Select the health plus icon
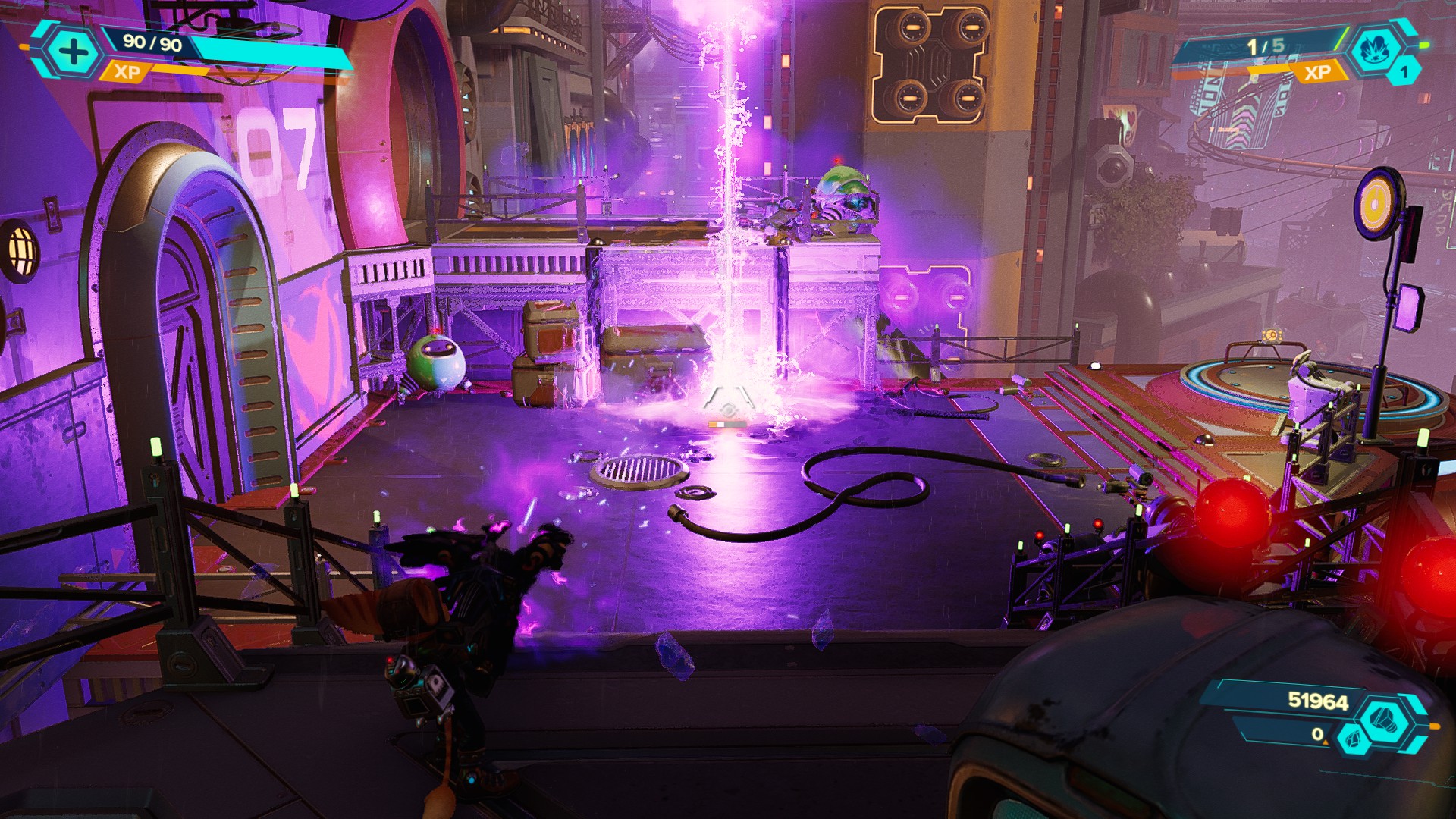The height and width of the screenshot is (819, 1456). (72, 53)
